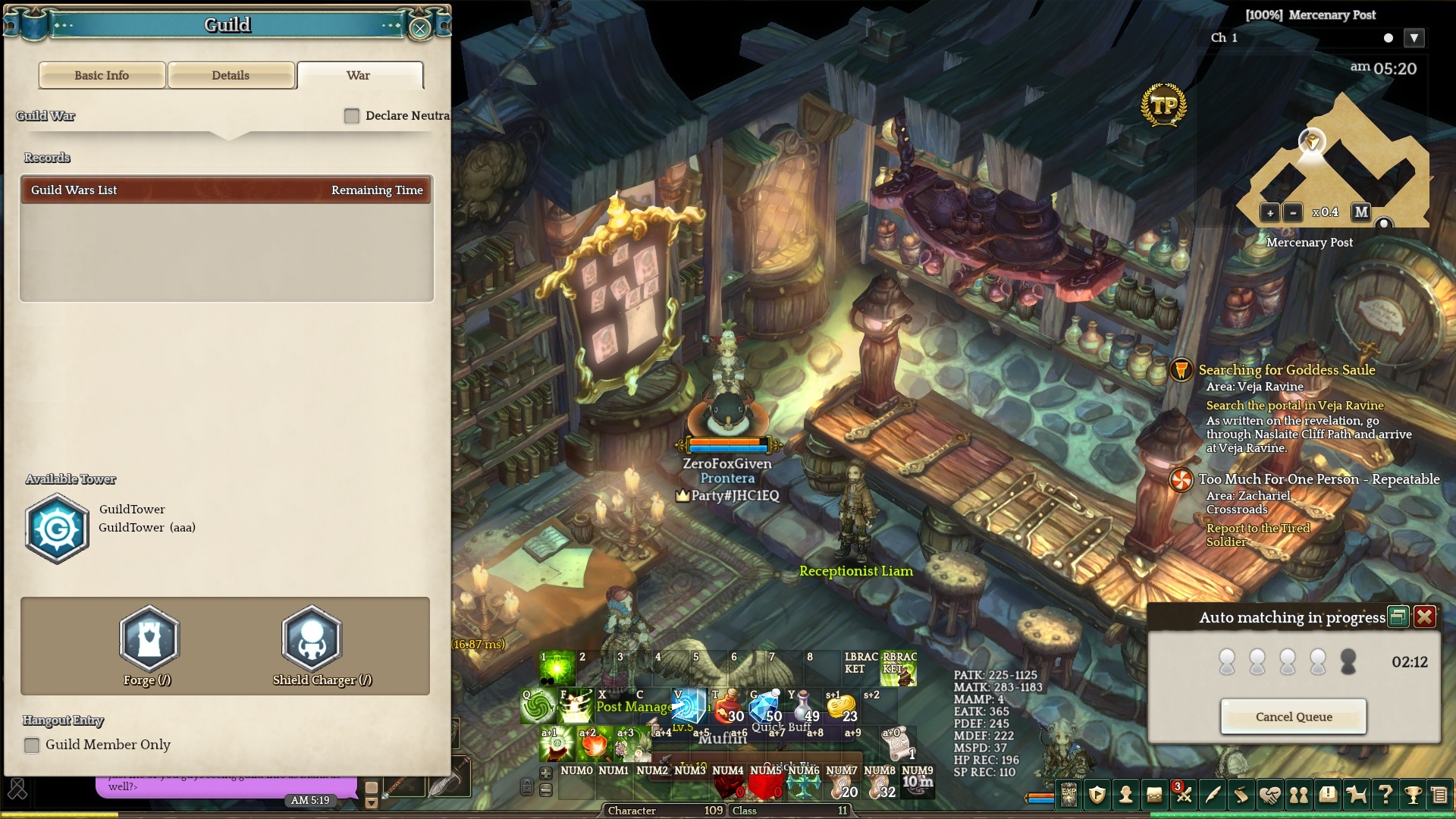Open the full map with M button
This screenshot has width=1456, height=819.
(x=1361, y=212)
